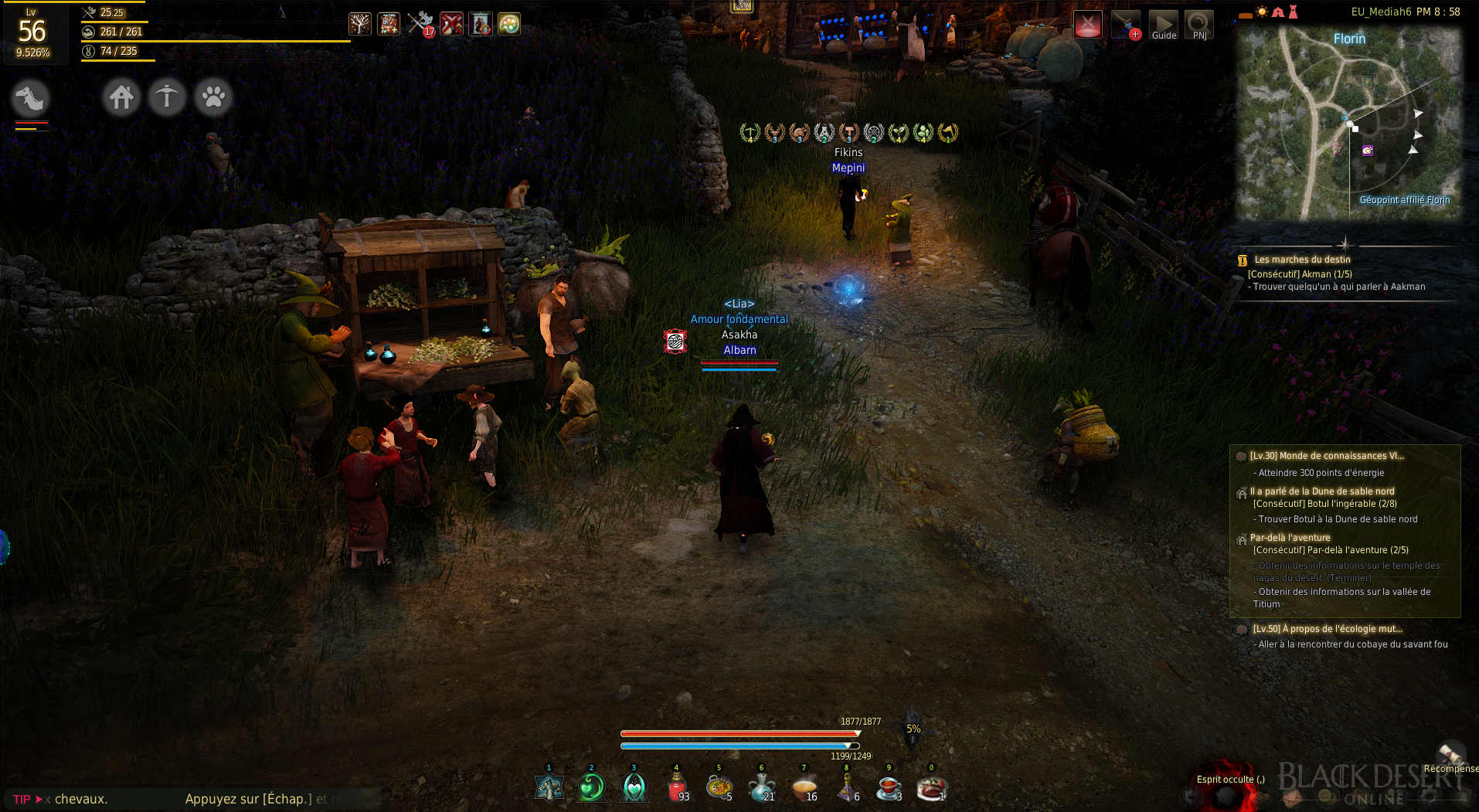Click the PNJ search button
This screenshot has width=1479, height=812.
coord(1198,25)
